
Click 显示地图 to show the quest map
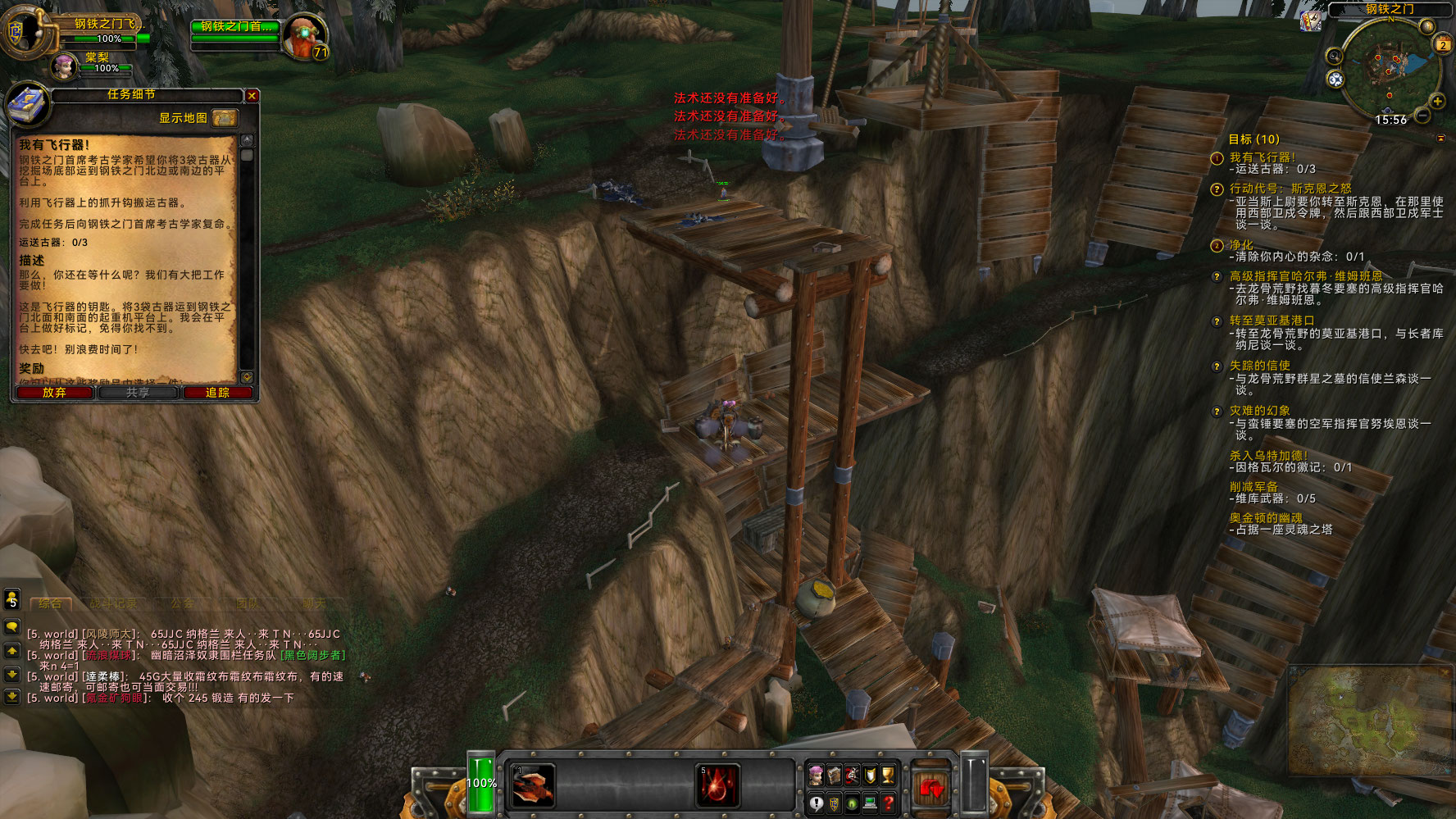pos(182,117)
